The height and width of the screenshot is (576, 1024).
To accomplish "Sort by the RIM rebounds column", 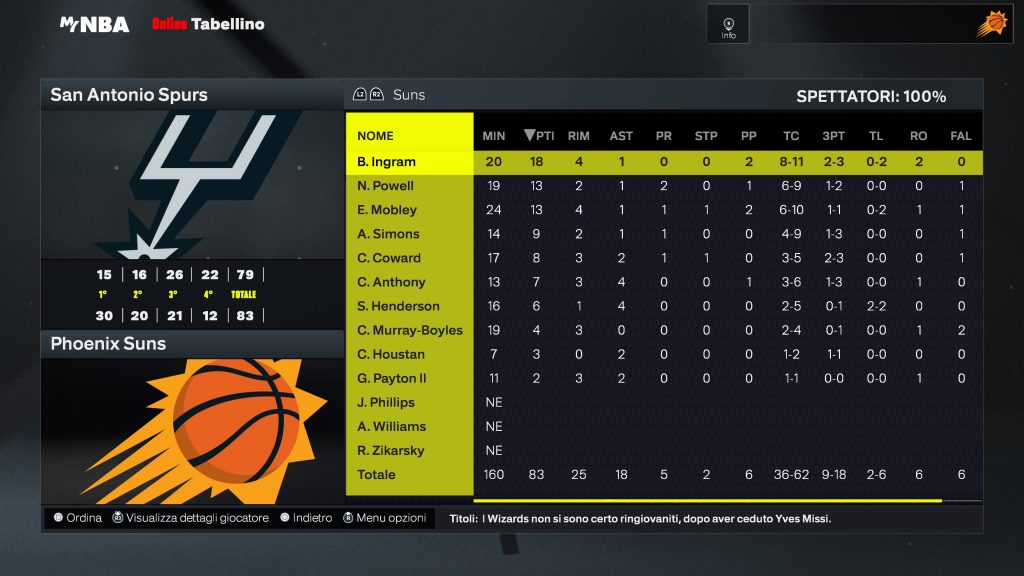I will click(x=578, y=136).
